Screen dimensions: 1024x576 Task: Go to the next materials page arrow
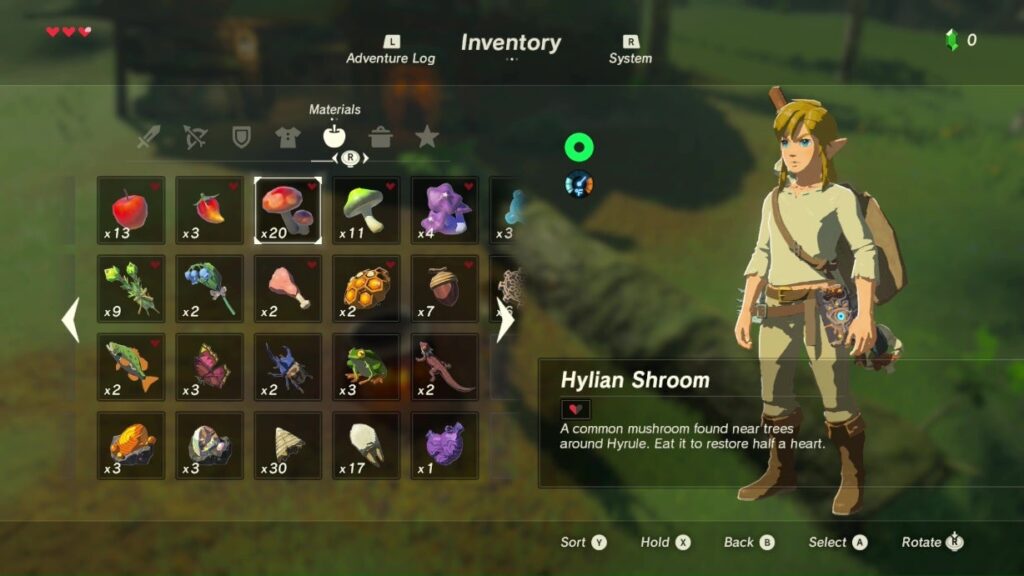[x=505, y=321]
